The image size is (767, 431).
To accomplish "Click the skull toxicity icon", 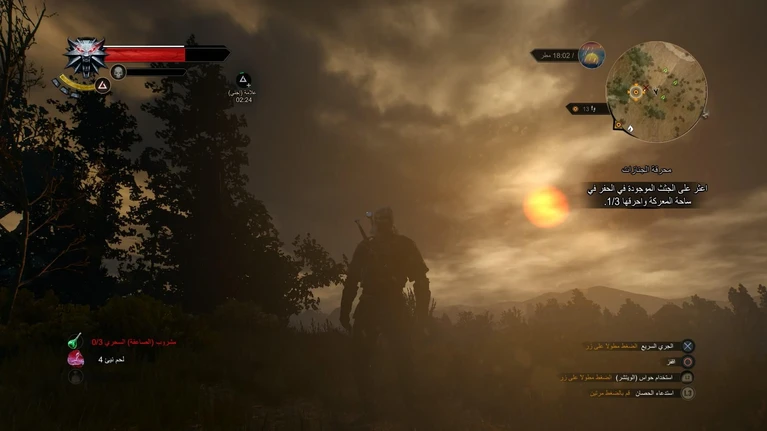I will (x=118, y=72).
